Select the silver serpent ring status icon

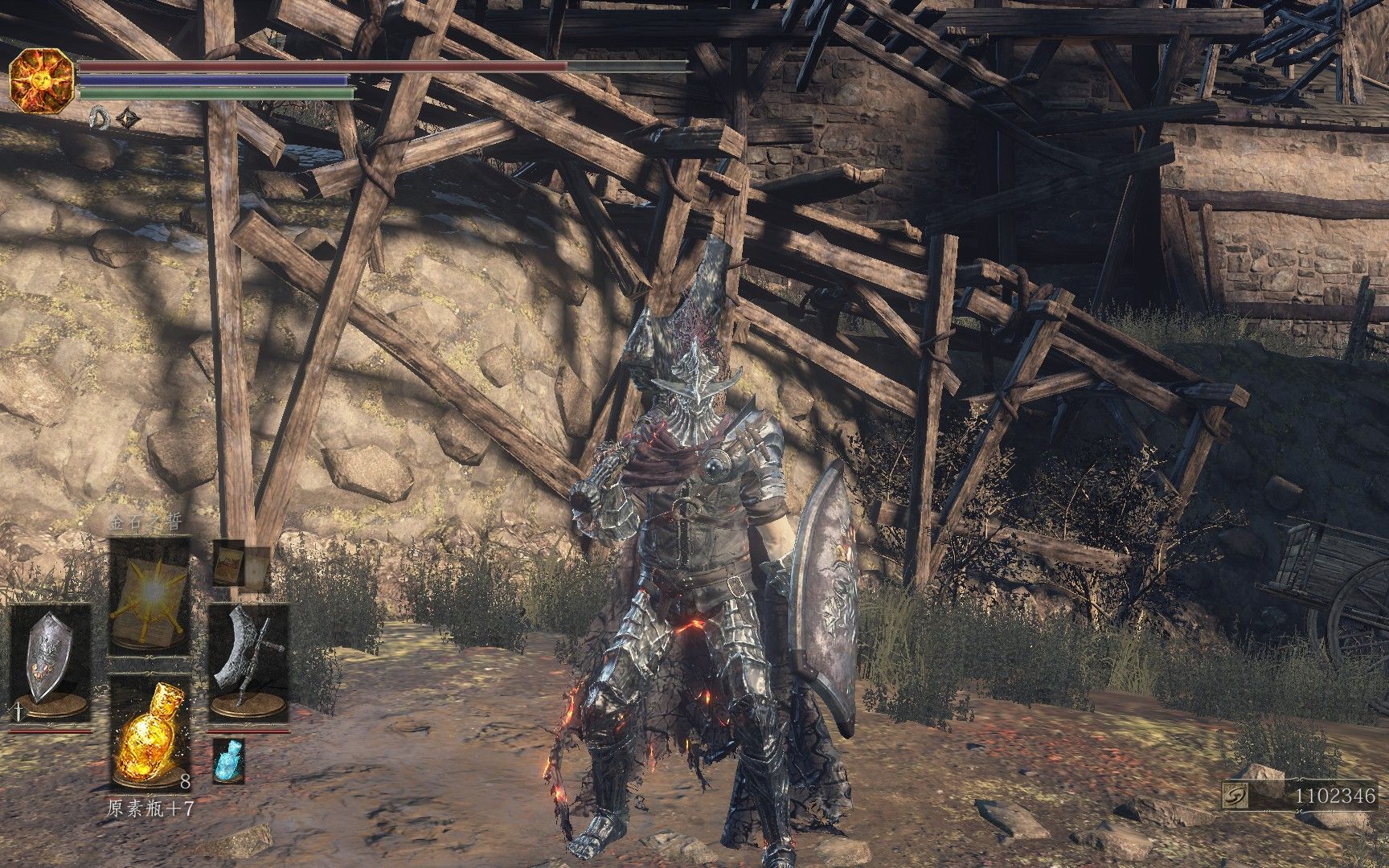click(x=100, y=118)
